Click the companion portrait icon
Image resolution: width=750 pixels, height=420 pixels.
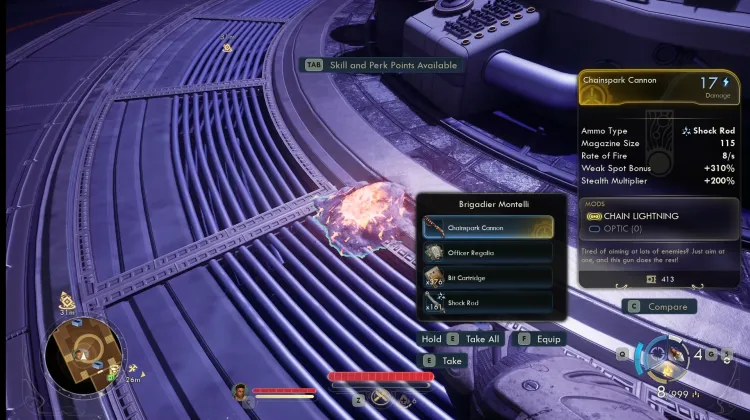coord(240,390)
